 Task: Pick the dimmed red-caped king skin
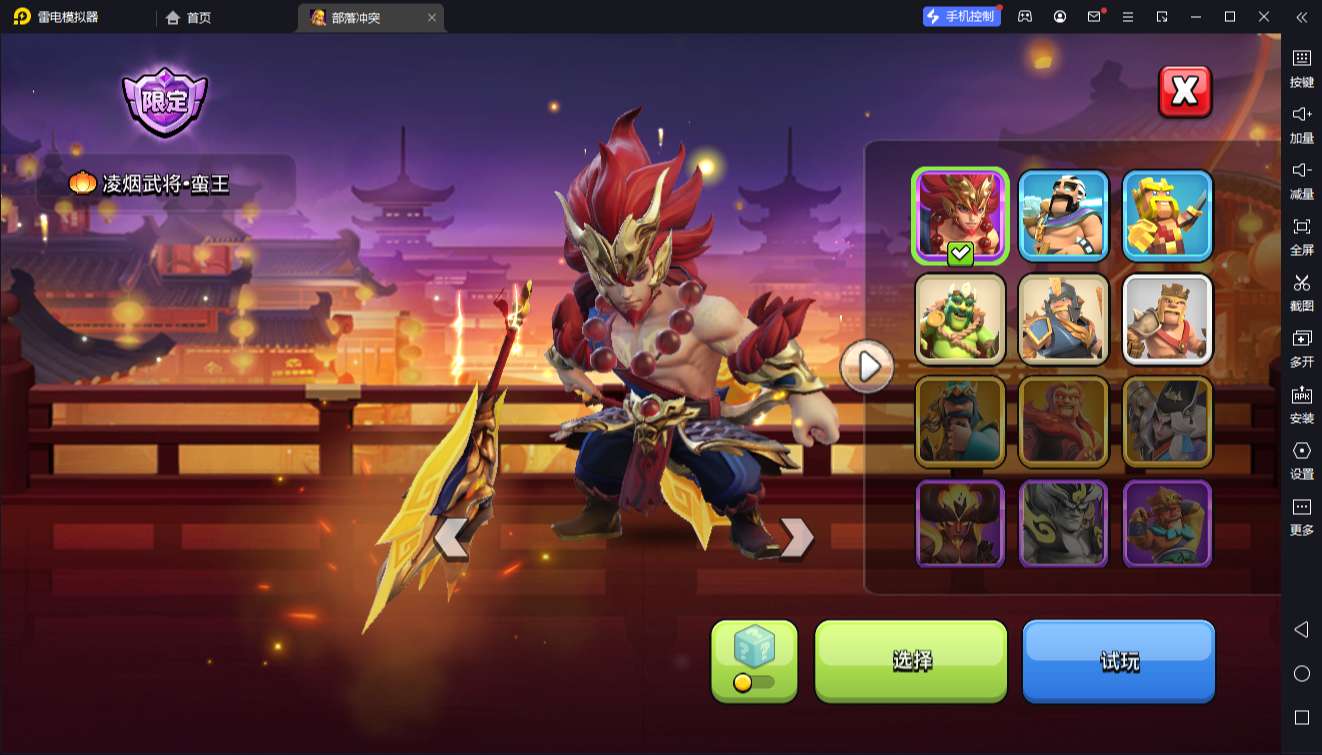click(x=1064, y=422)
